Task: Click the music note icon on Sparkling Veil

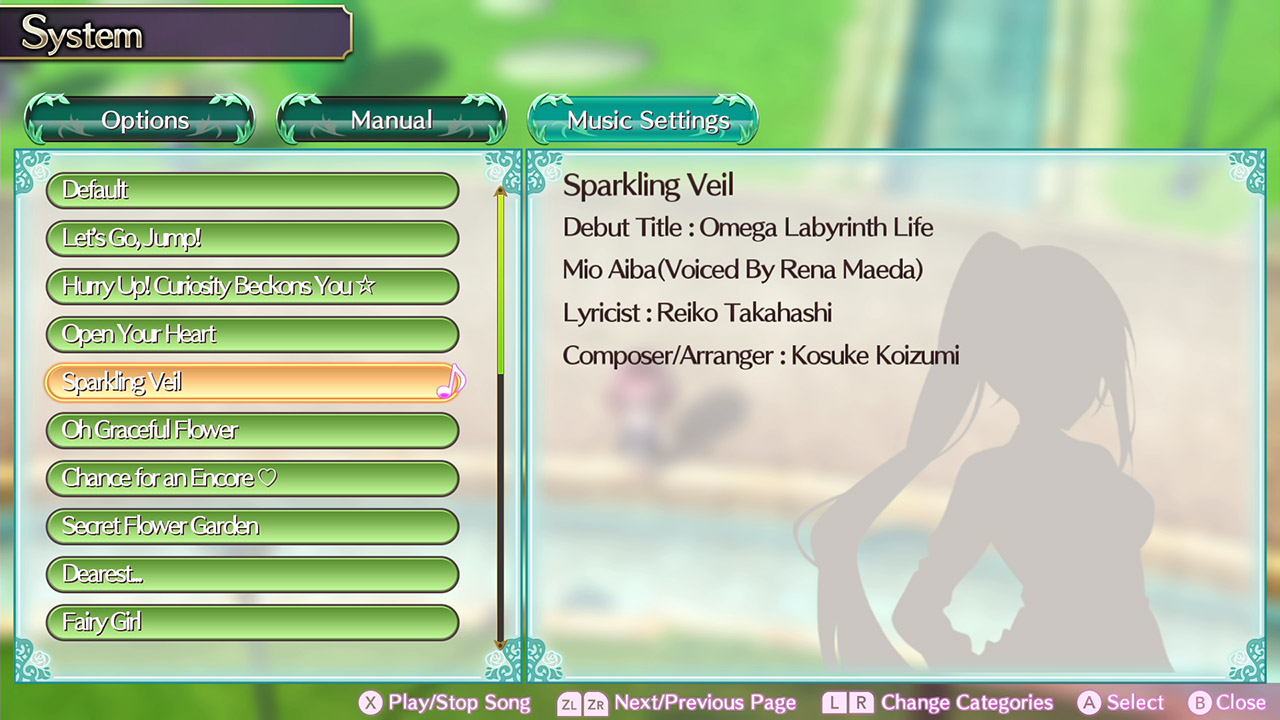Action: tap(451, 381)
